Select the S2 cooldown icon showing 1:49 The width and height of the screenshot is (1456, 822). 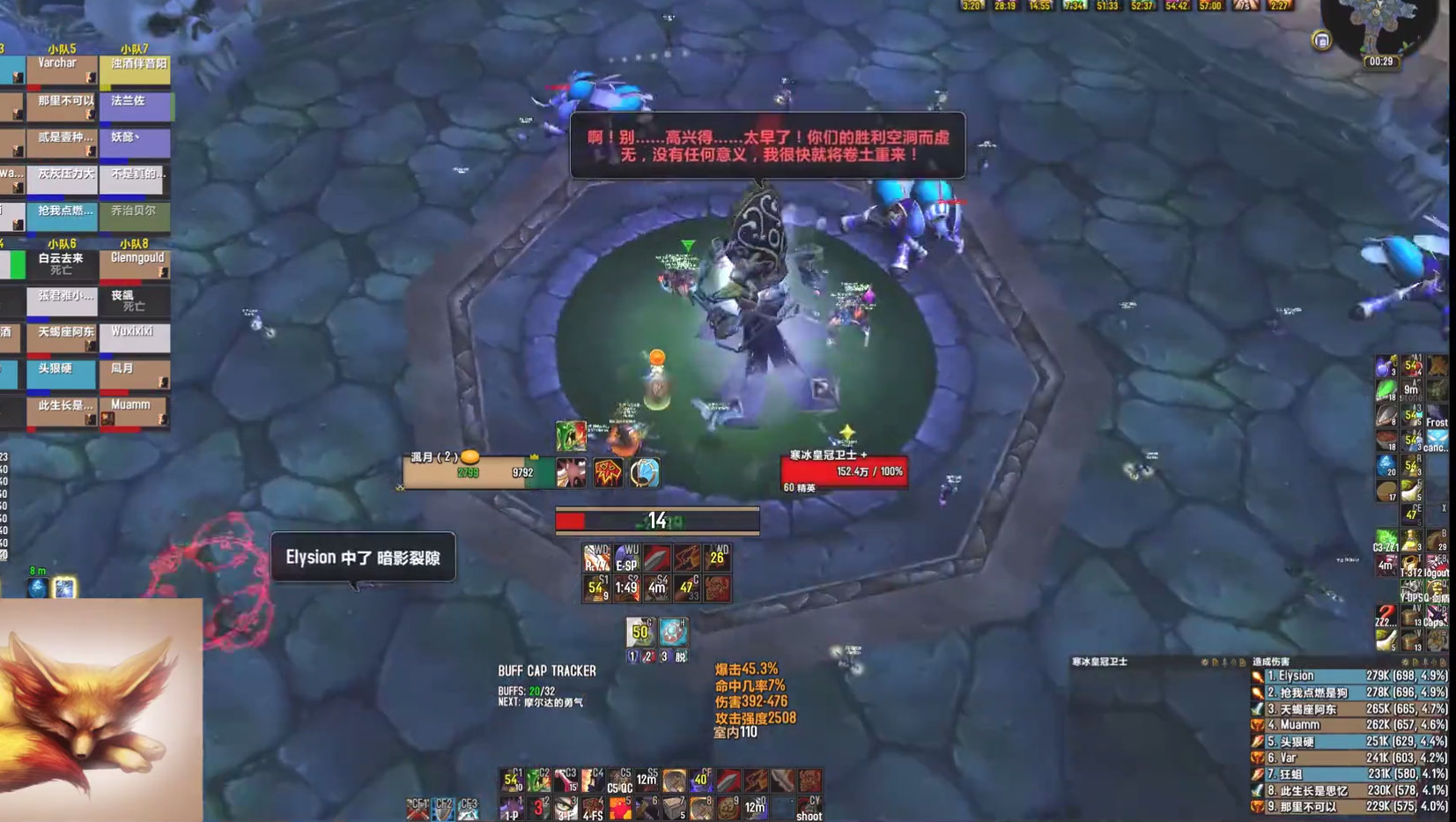626,588
